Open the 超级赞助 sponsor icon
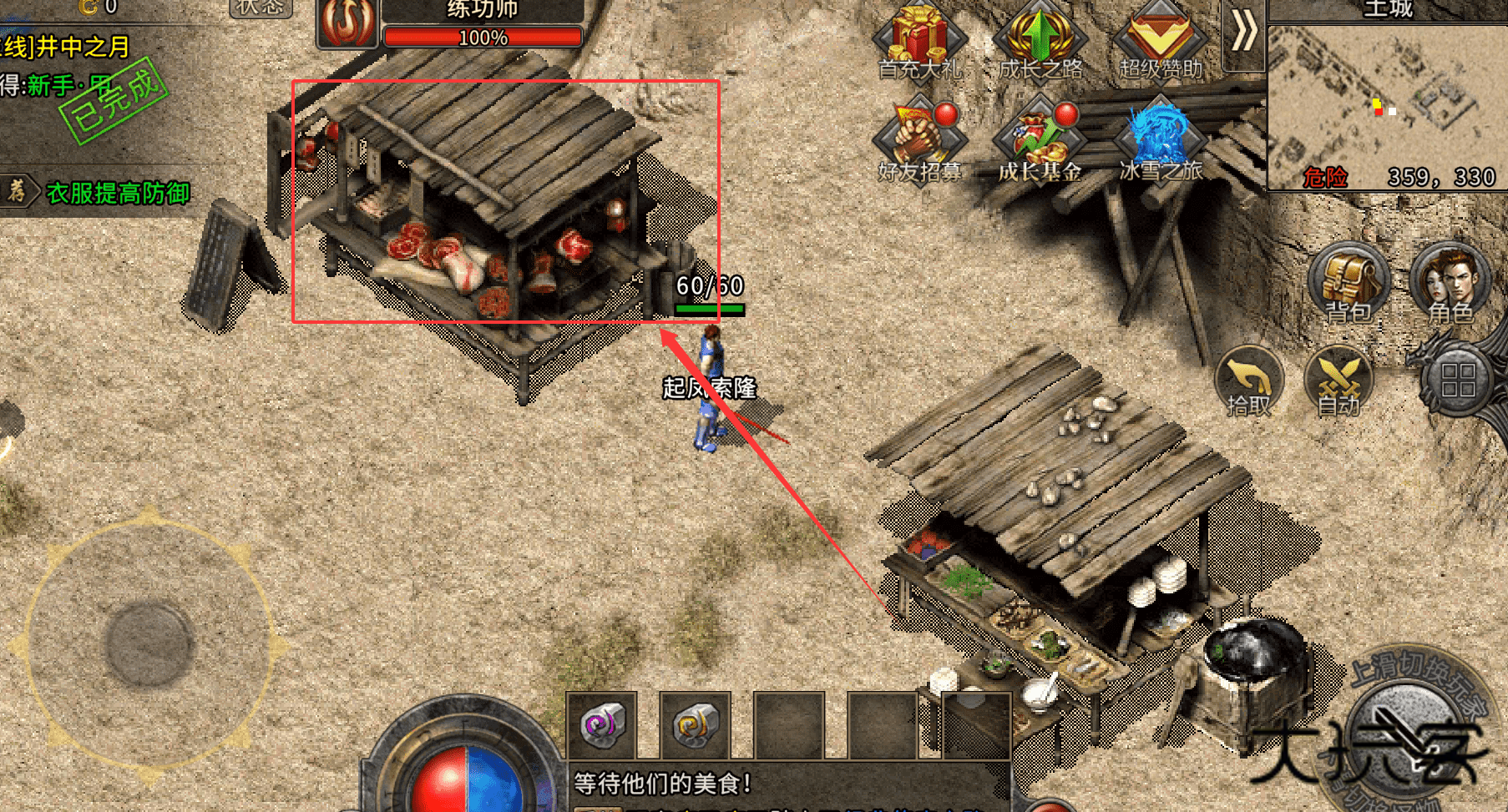This screenshot has width=1508, height=812. tap(1161, 42)
